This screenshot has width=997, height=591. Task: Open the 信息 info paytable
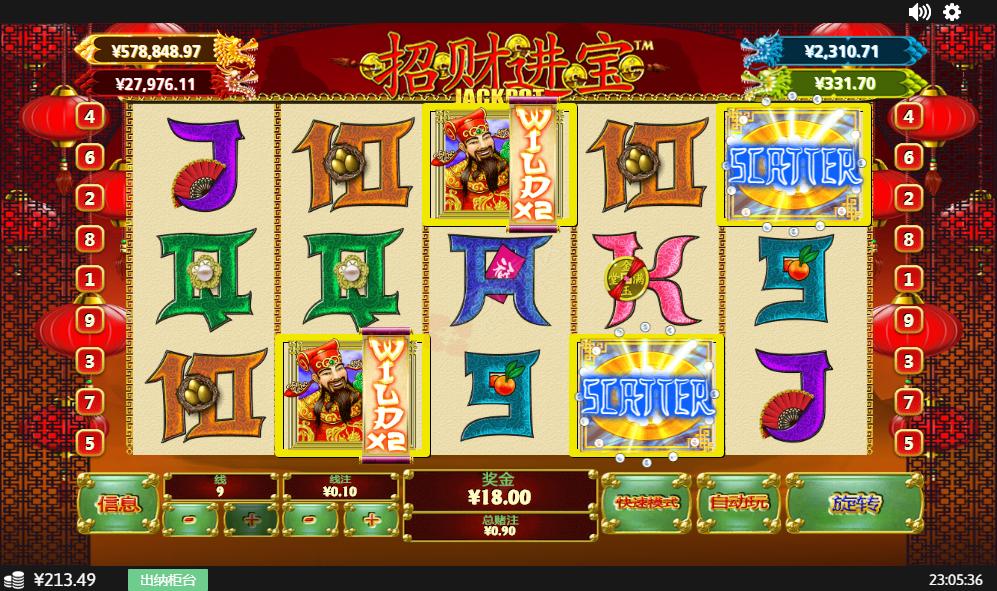[x=117, y=503]
